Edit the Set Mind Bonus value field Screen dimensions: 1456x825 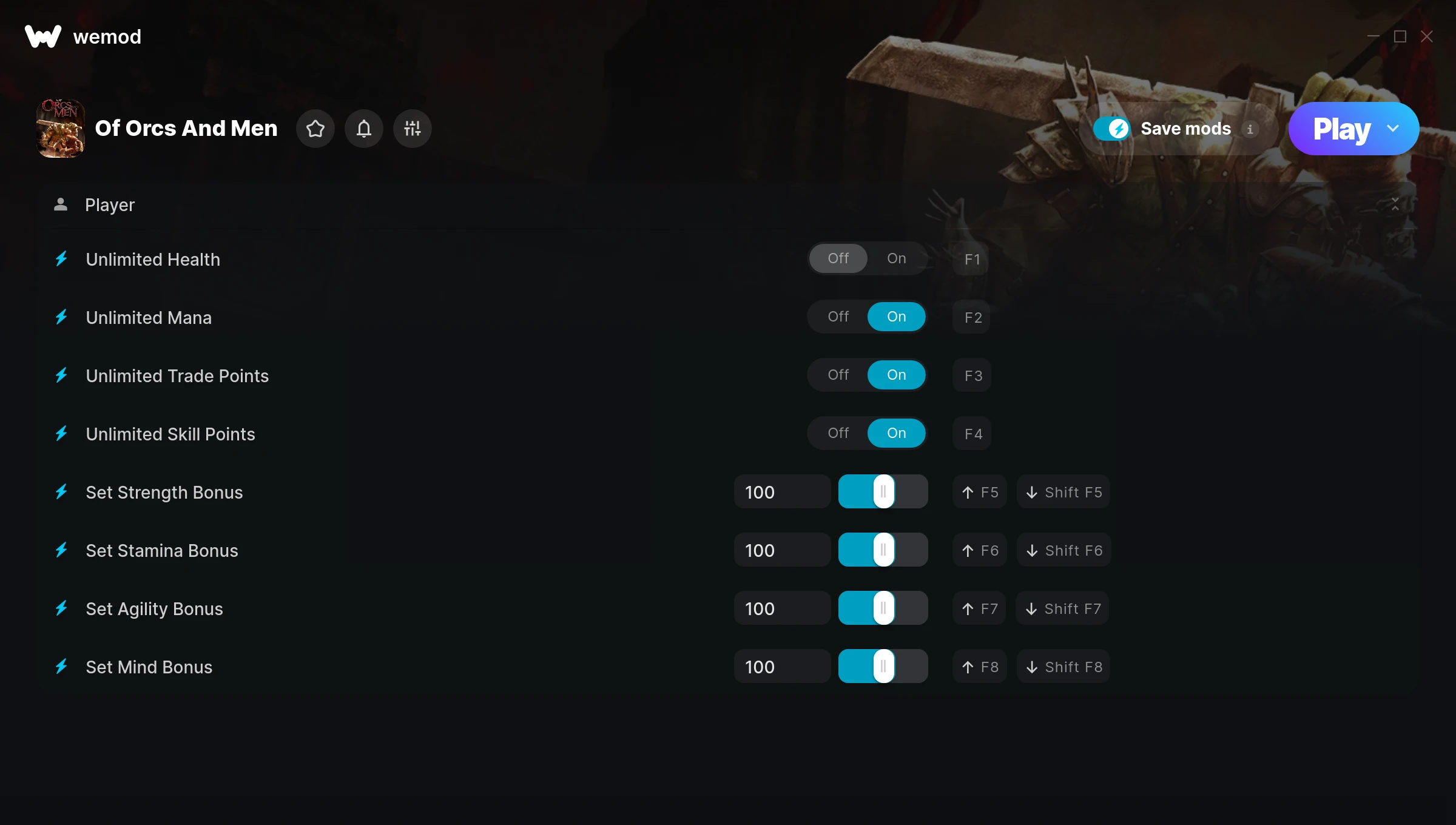point(781,667)
